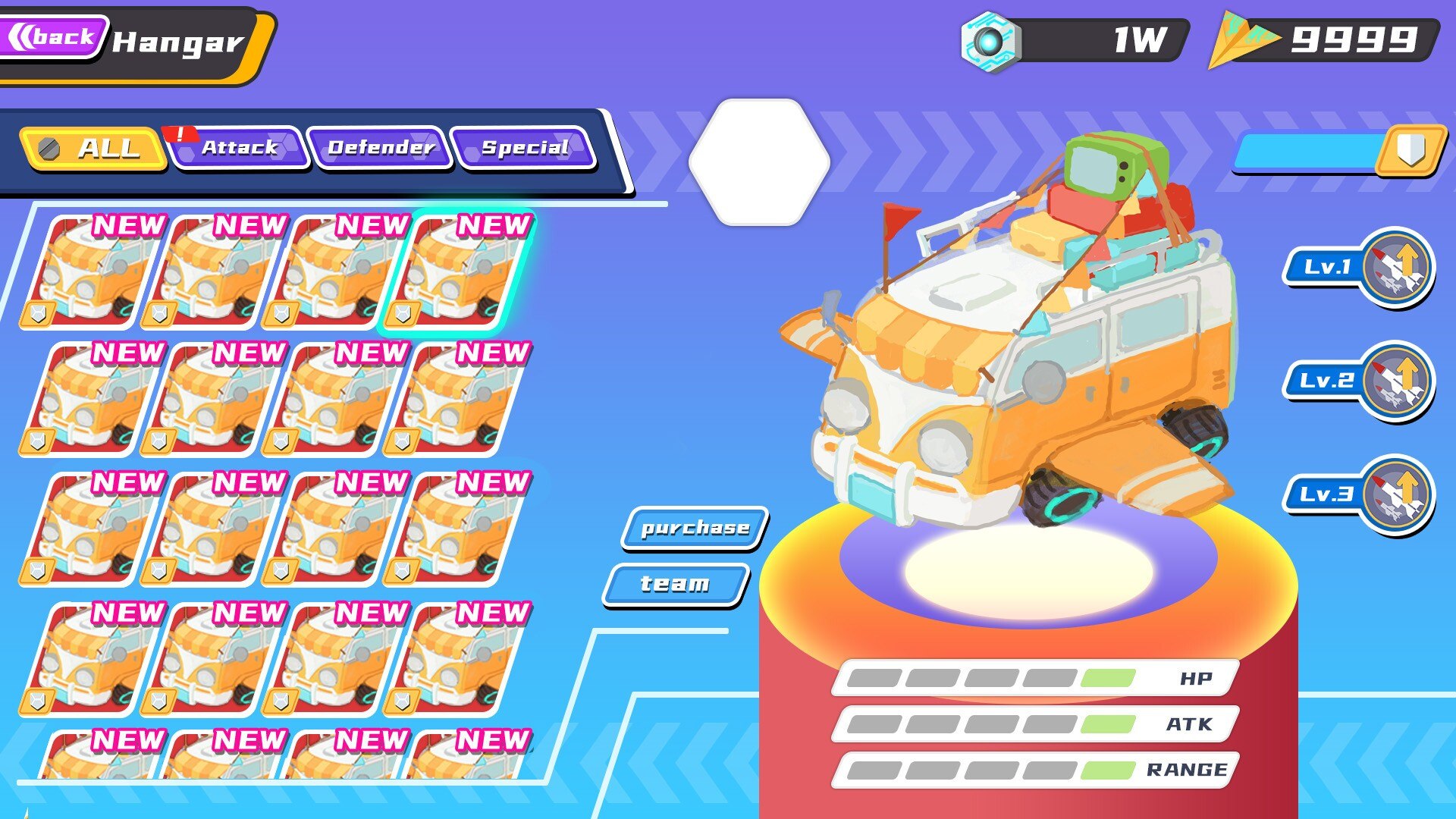
Task: Purchase the selected van
Action: pyautogui.click(x=695, y=528)
